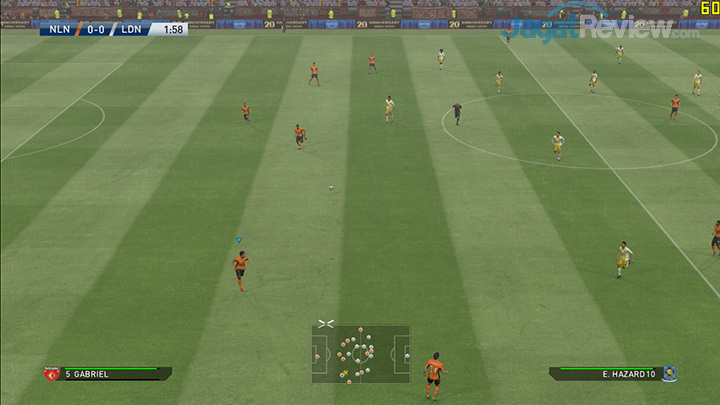Click the blue team crest beside Hazard

[x=668, y=374]
